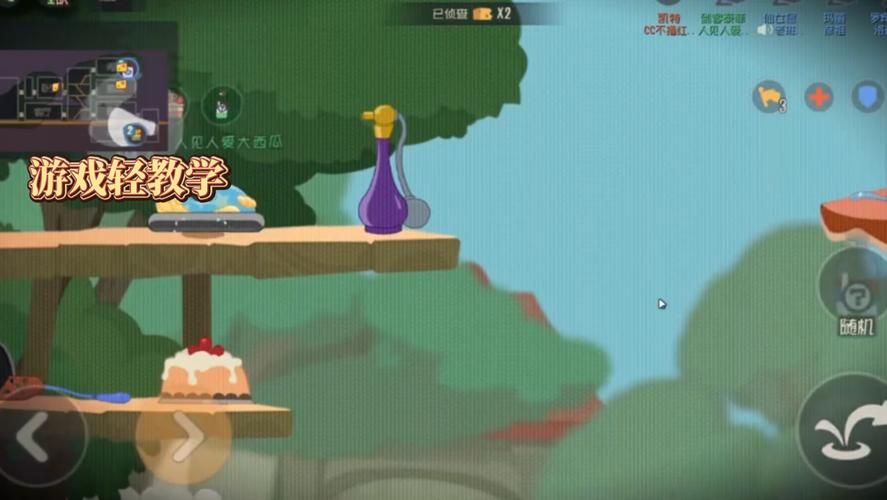Use the random item skill button

856,292
